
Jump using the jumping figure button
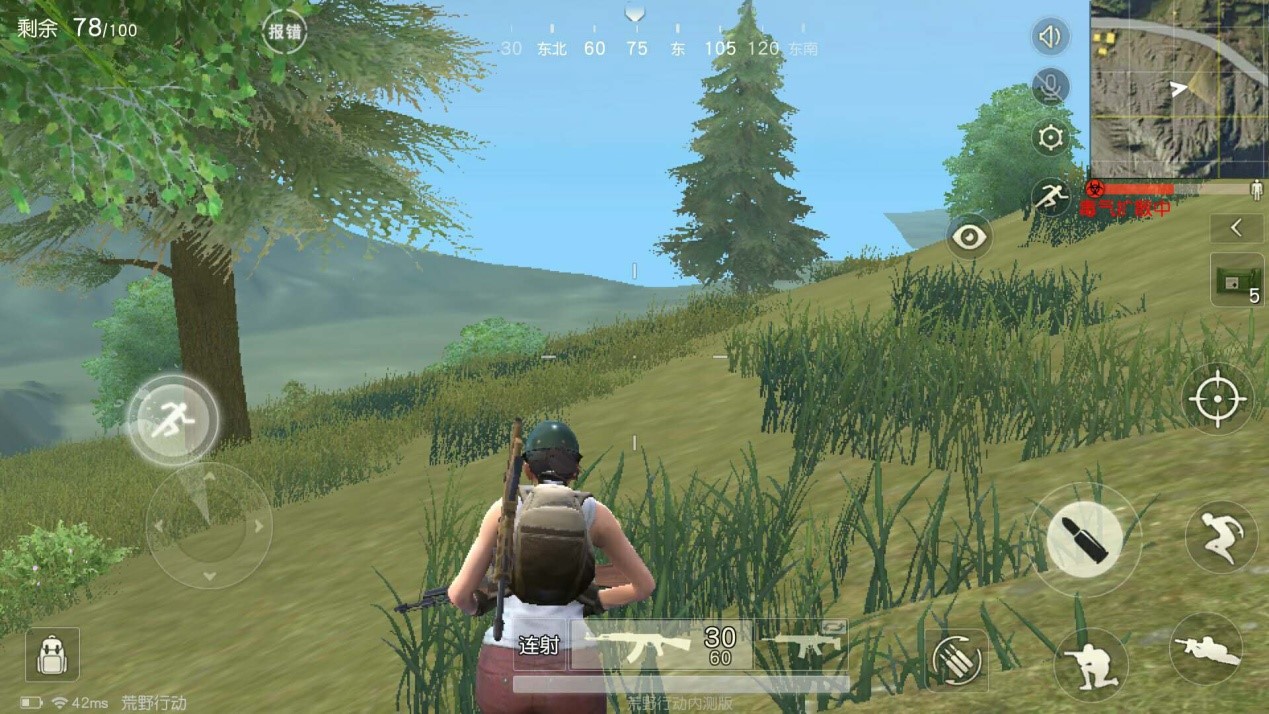coord(1220,537)
